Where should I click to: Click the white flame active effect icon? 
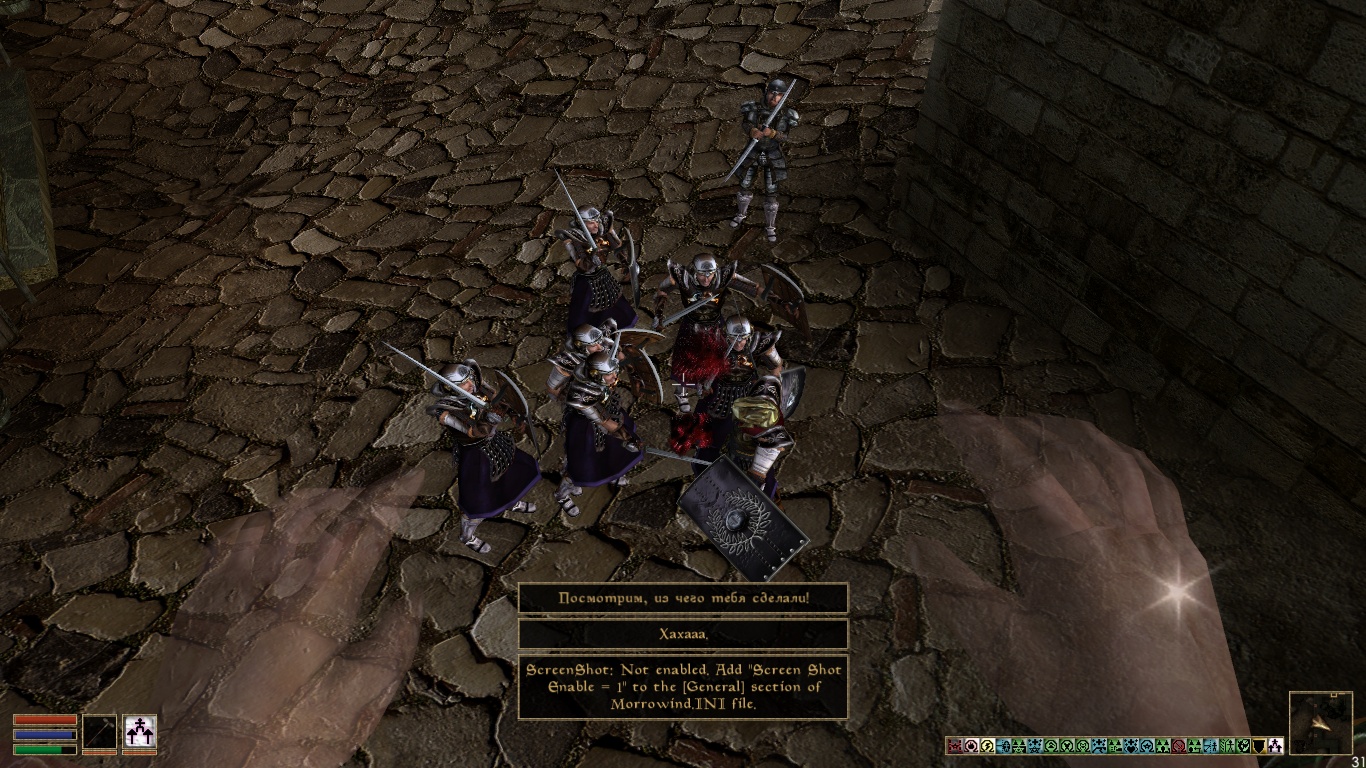pyautogui.click(x=971, y=746)
